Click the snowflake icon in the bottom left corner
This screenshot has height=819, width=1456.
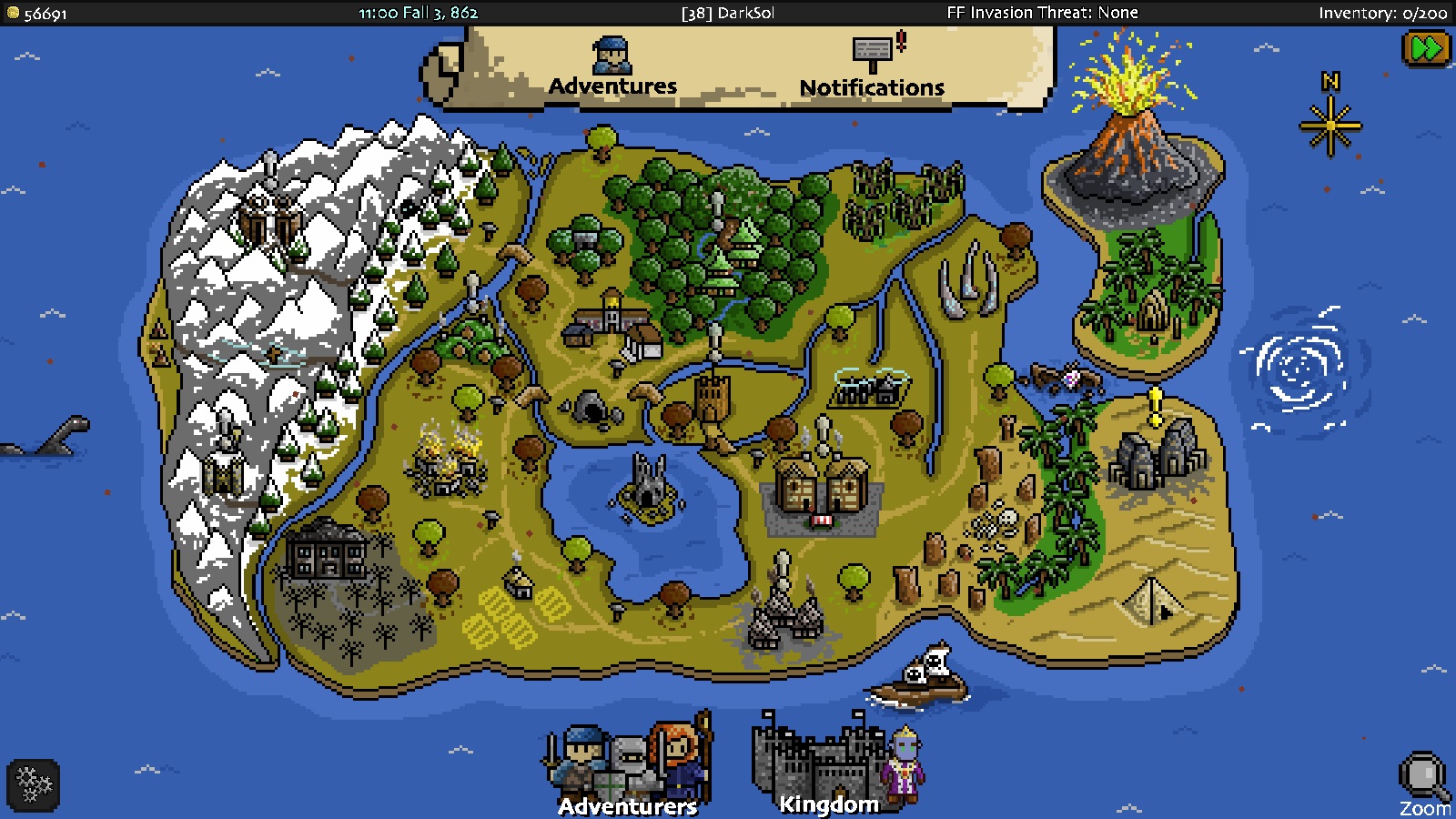tap(34, 784)
